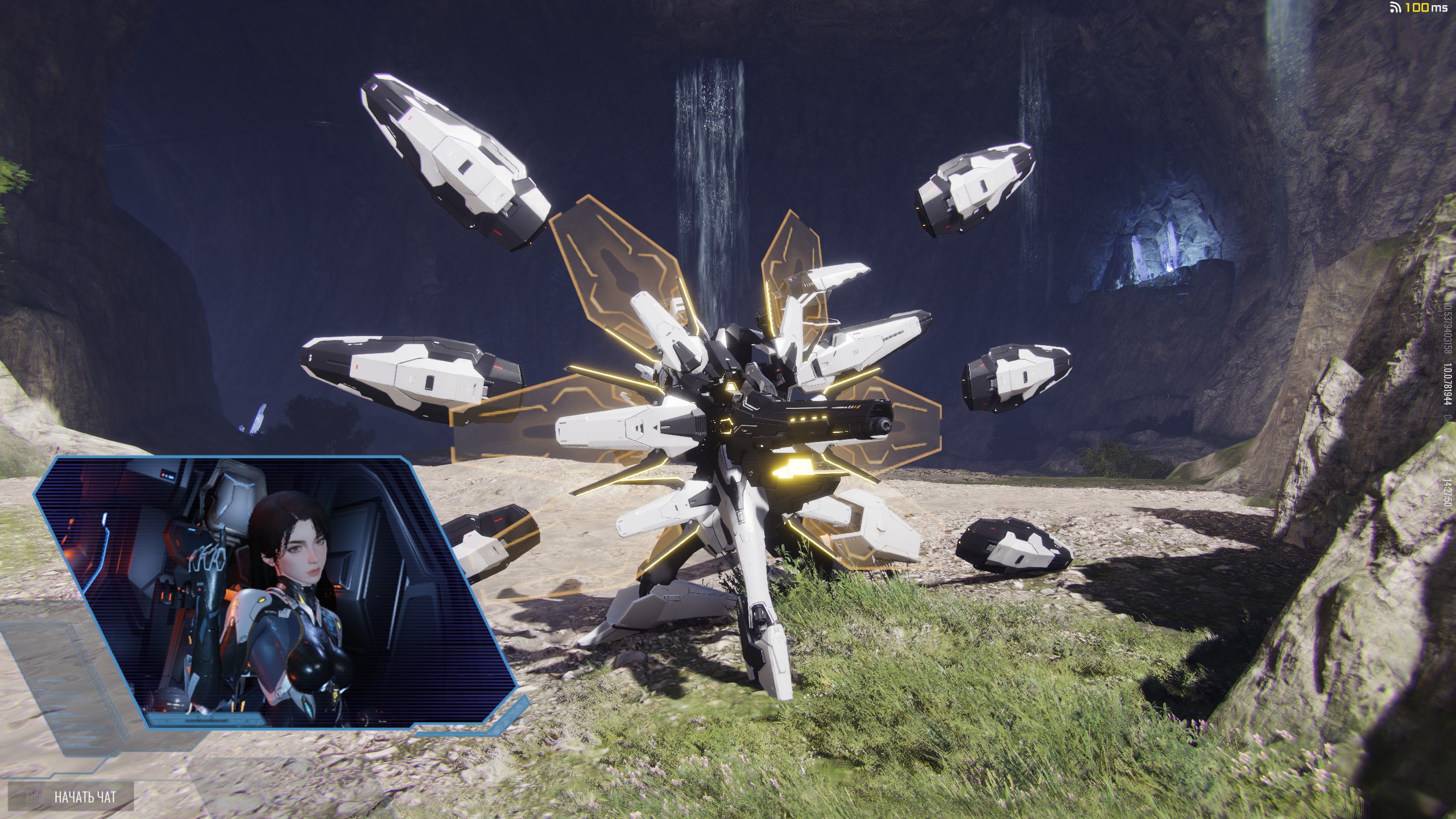1456x819 pixels.
Task: Open chat with the НАЧАТЬ ЧАТ button
Action: tap(84, 796)
